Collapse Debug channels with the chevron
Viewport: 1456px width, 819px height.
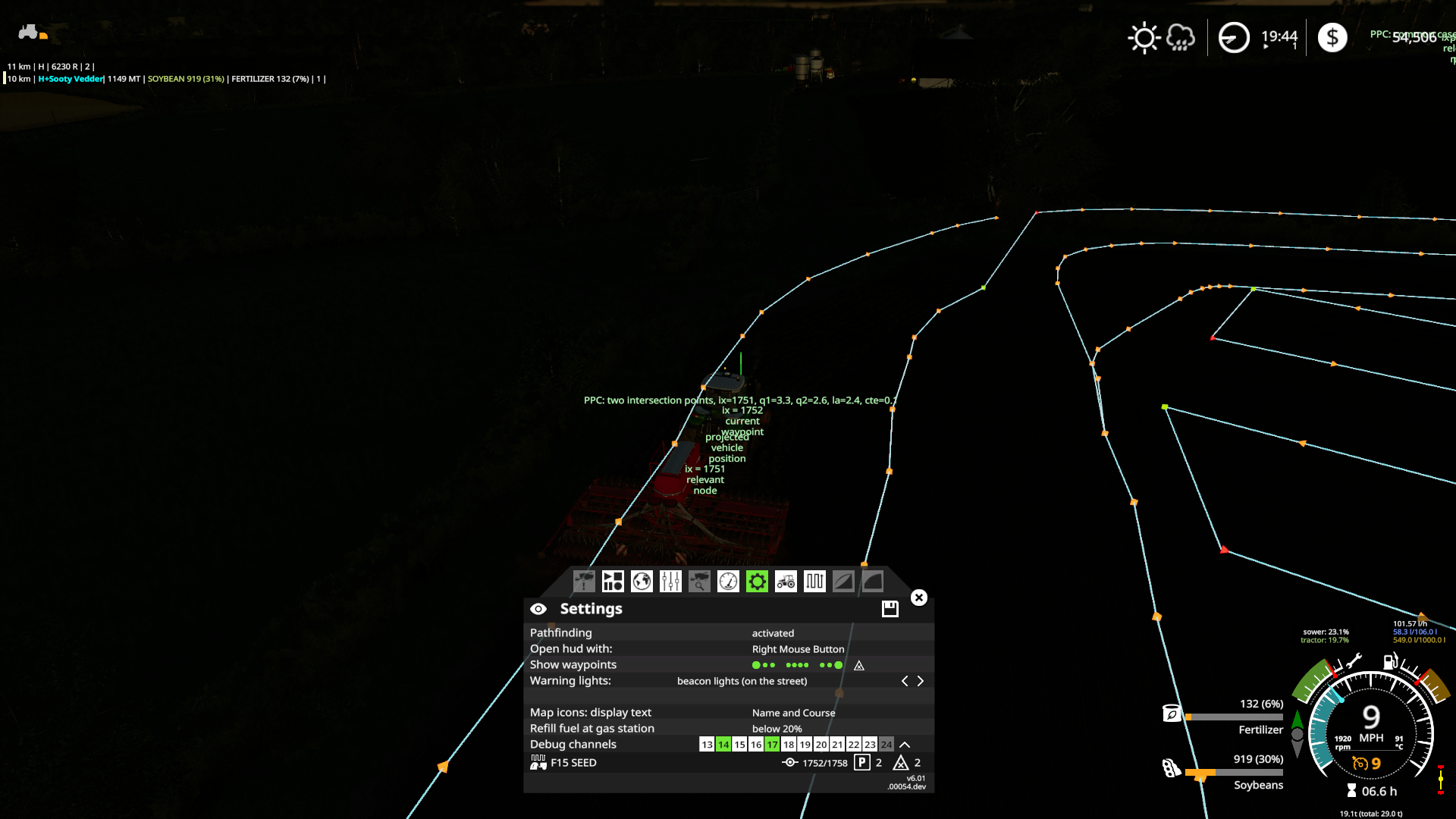[x=902, y=745]
